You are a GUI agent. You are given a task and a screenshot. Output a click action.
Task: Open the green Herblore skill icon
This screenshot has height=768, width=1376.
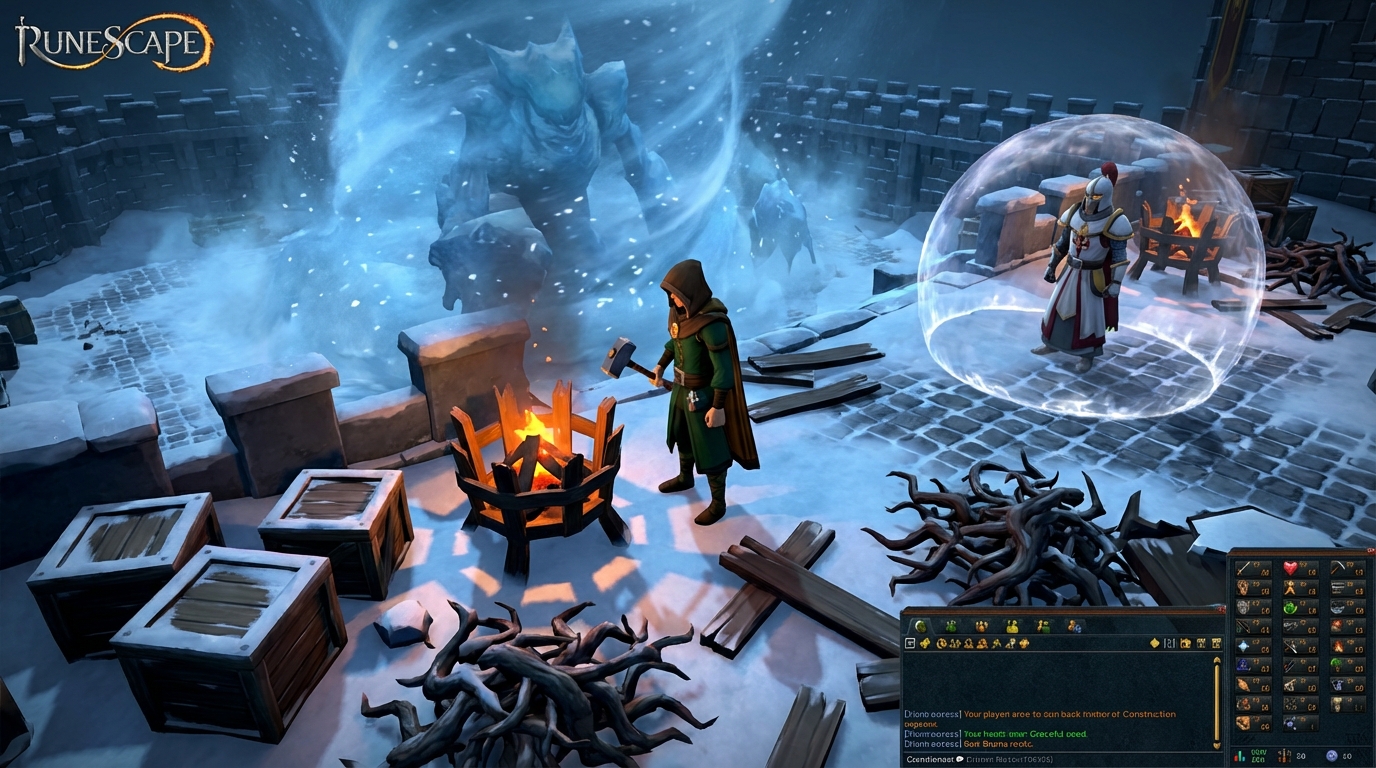pos(1292,608)
